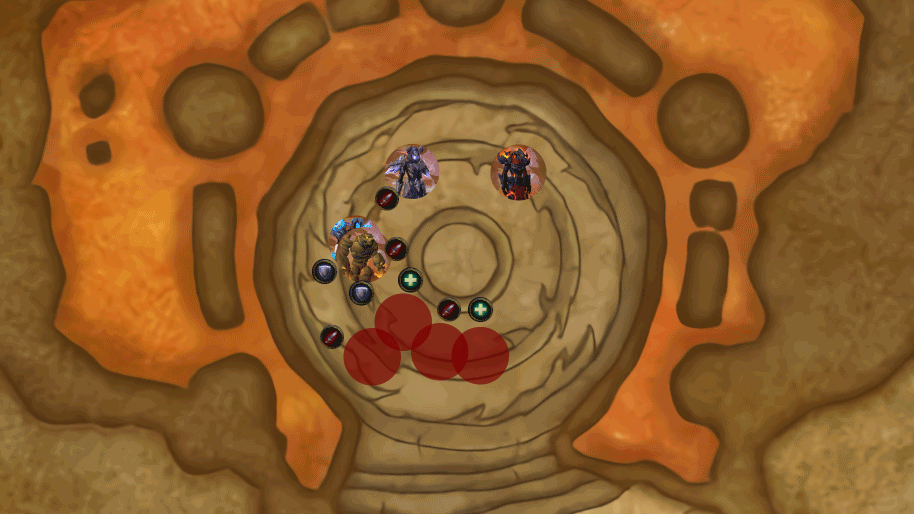Screen dimensions: 914x514
Task: Select the DPS marker beside the purple boss
Action: 387,198
